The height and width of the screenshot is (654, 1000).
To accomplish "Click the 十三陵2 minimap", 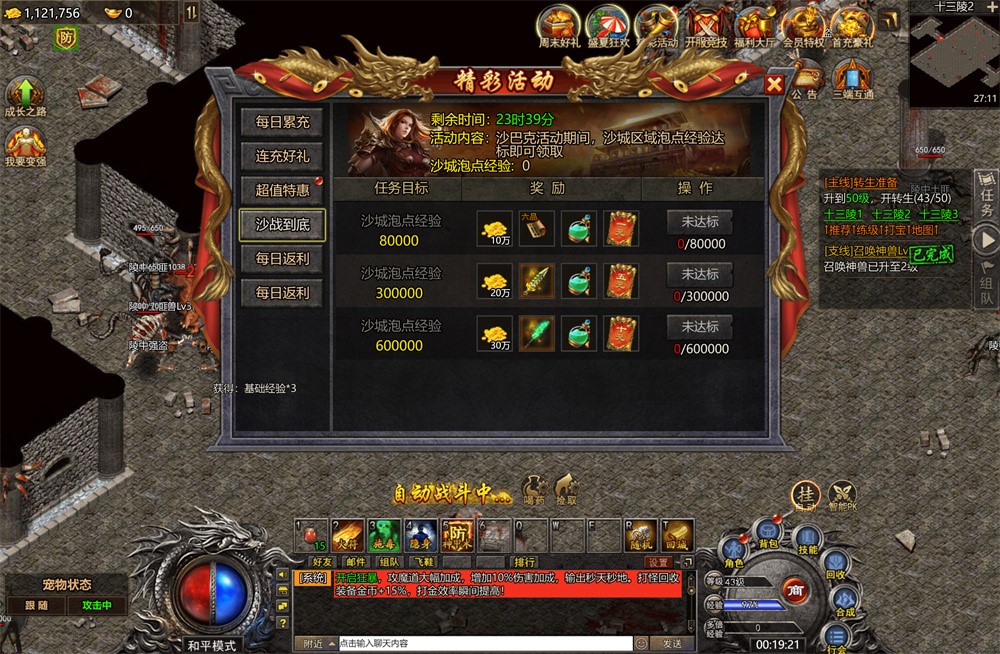I will tap(953, 48).
